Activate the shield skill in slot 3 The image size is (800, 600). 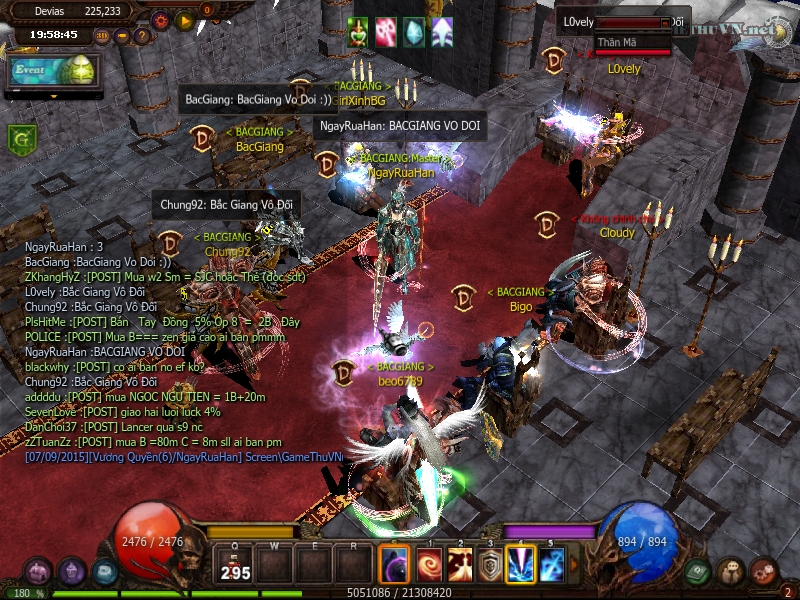[490, 565]
